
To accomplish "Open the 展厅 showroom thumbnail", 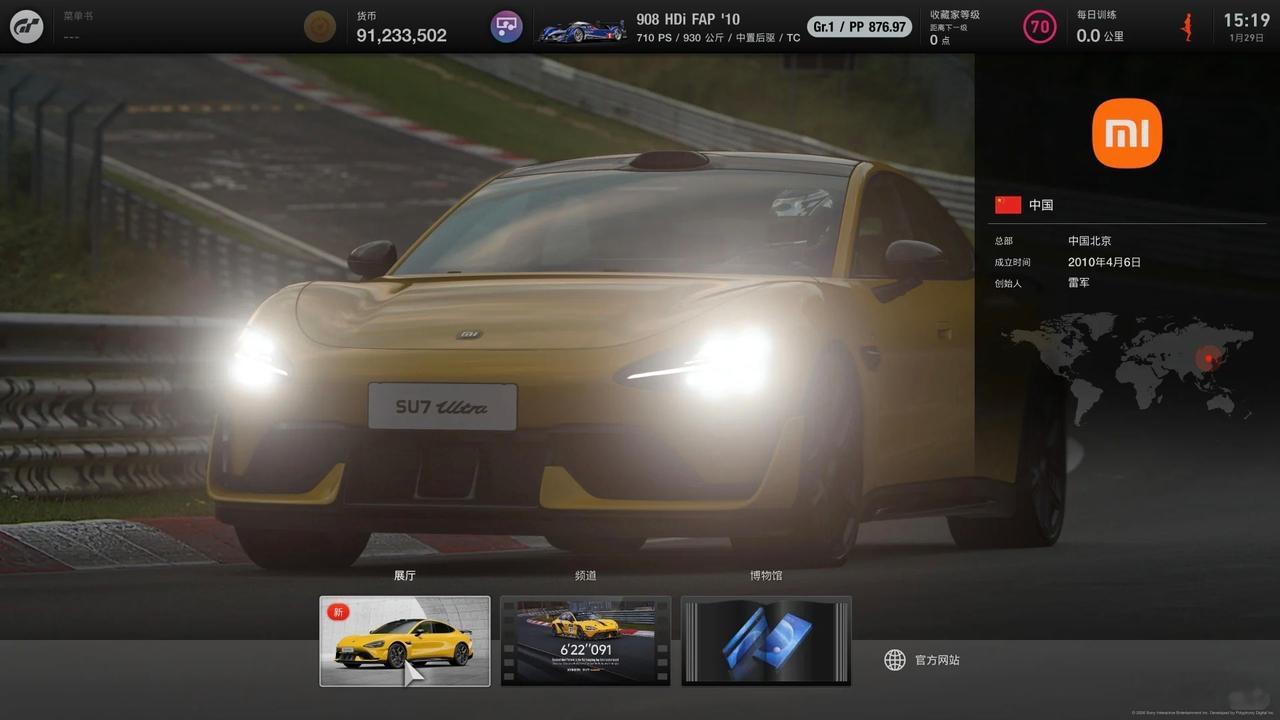I will pyautogui.click(x=404, y=641).
